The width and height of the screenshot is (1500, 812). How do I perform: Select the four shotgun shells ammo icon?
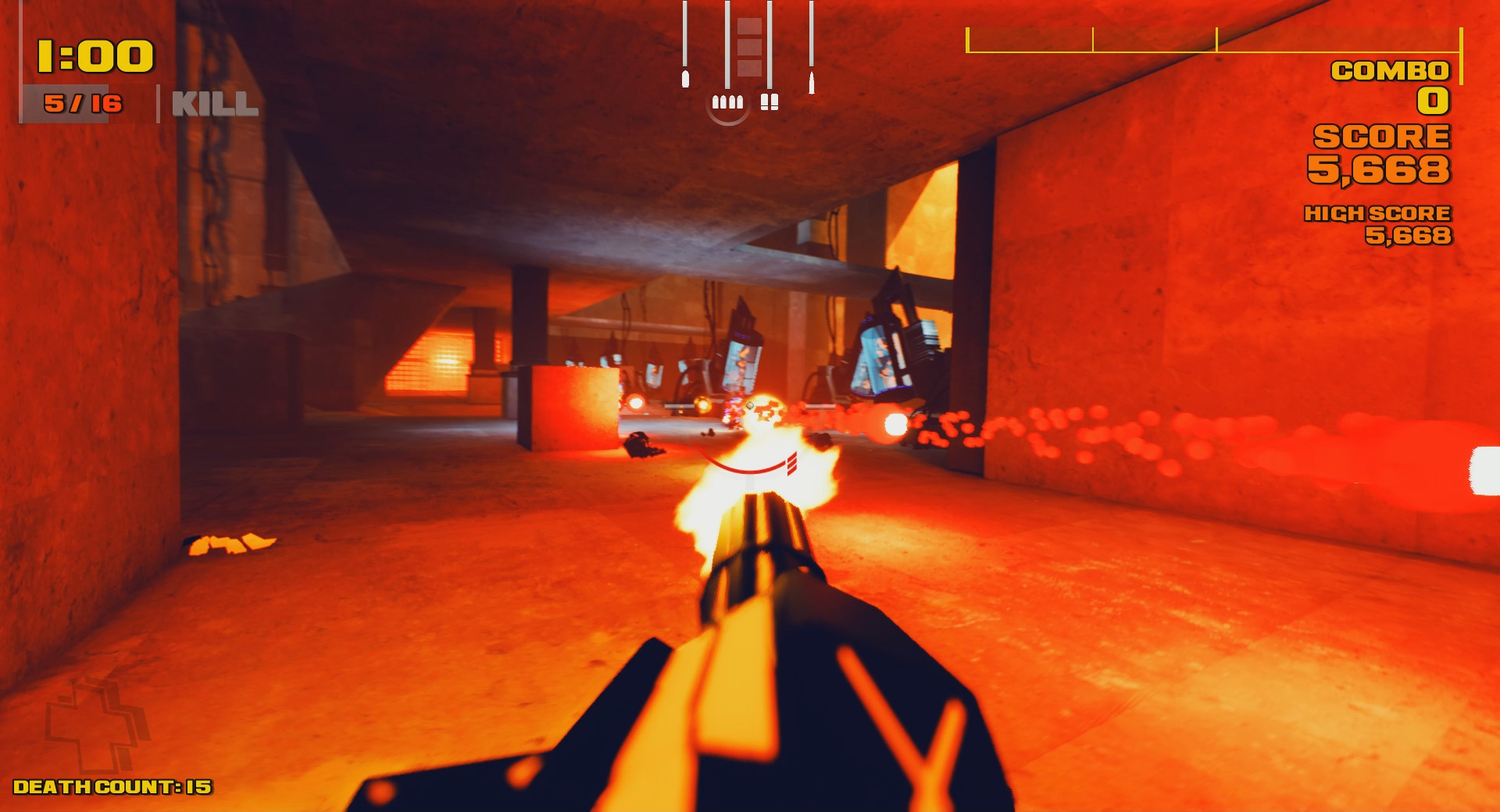pos(728,102)
